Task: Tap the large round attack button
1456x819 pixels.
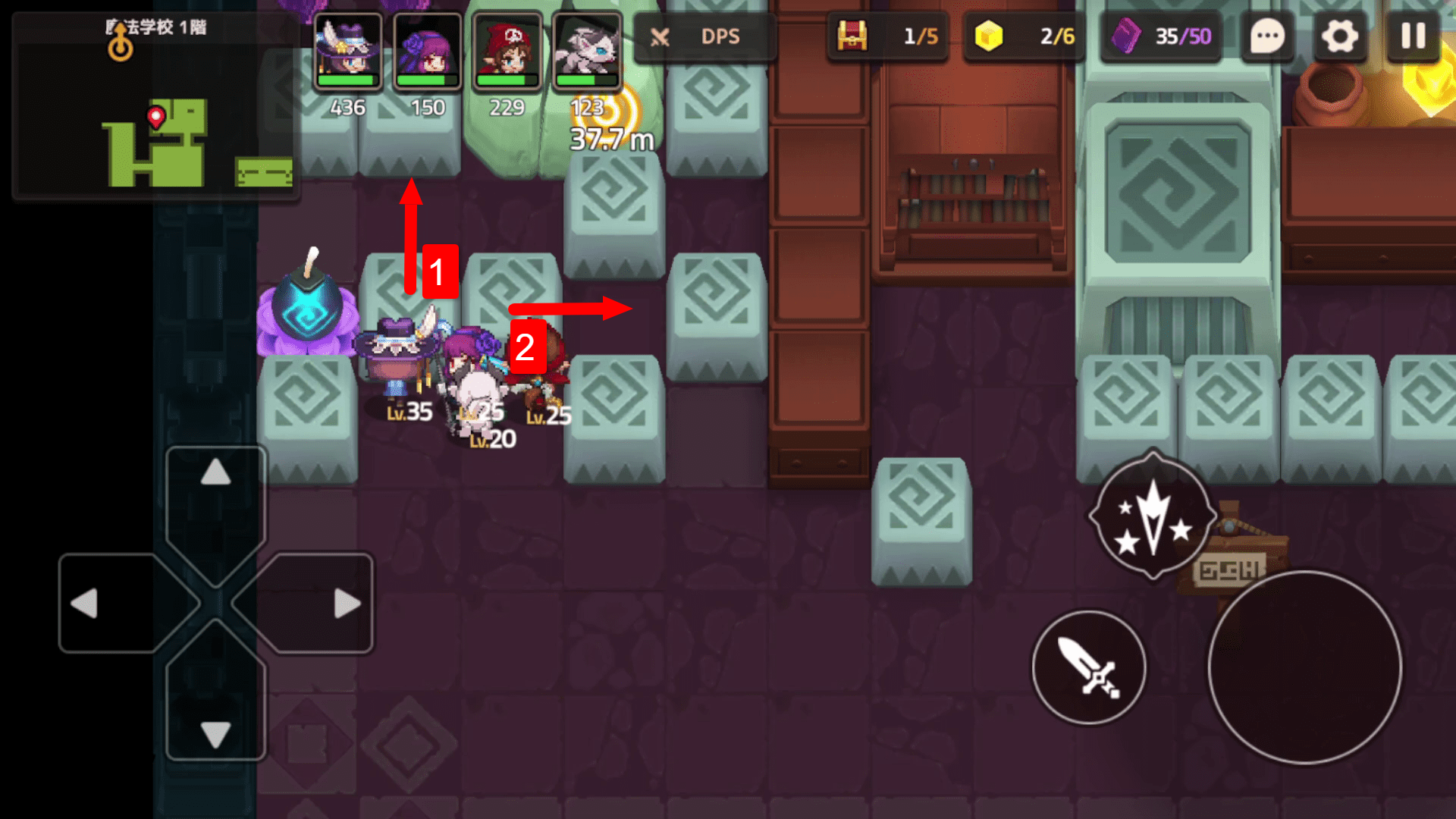Action: 1304,667
